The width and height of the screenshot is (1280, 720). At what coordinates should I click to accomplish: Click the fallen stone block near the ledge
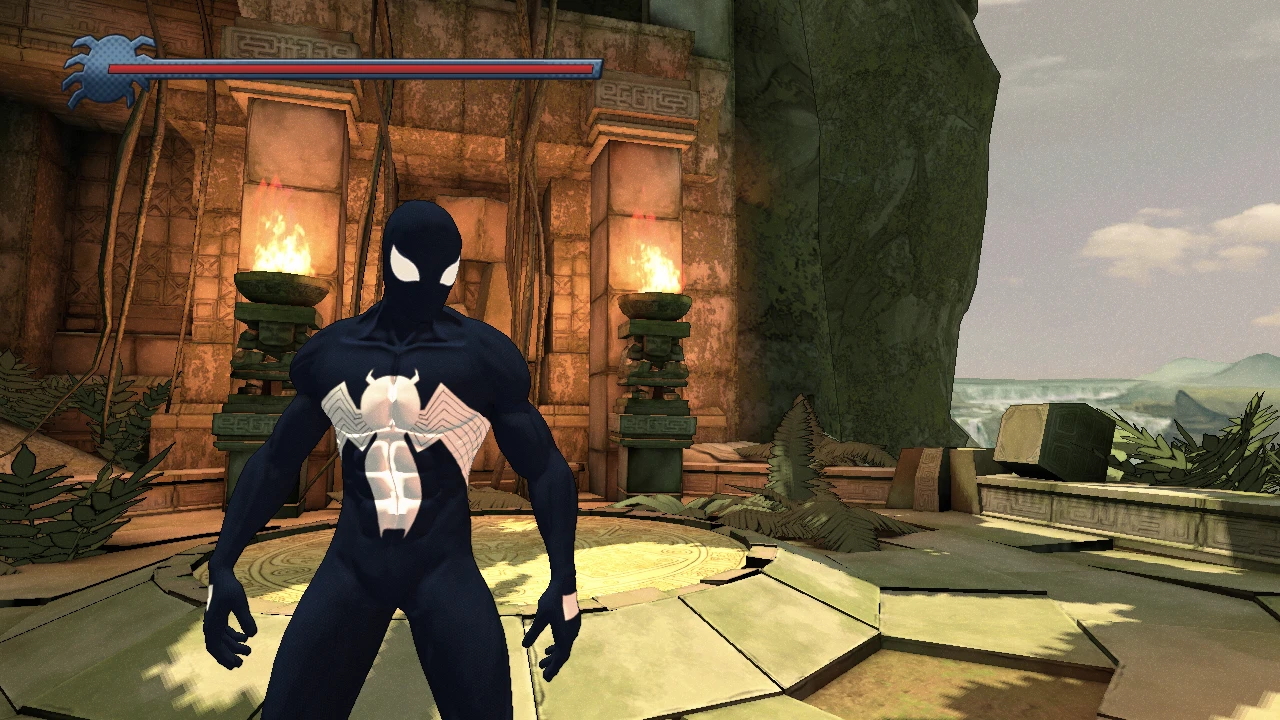point(1050,440)
